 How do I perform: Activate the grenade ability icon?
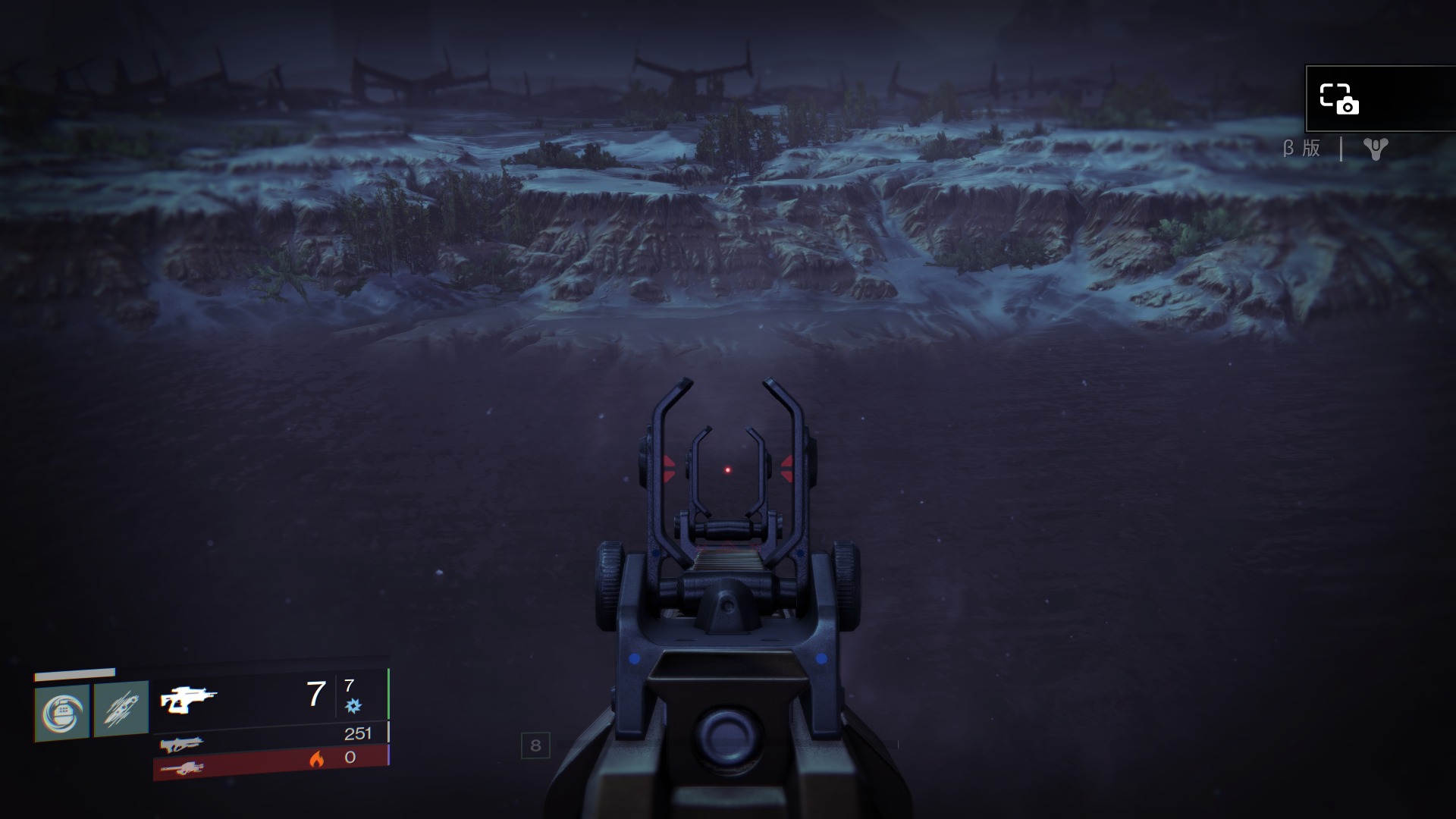(x=62, y=712)
